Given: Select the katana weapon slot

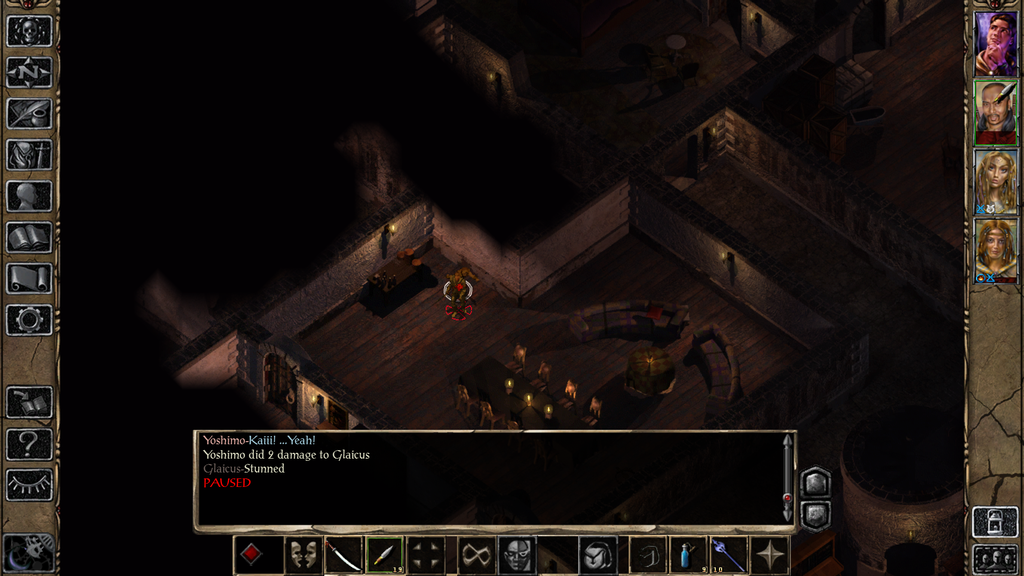Looking at the screenshot, I should click(343, 555).
